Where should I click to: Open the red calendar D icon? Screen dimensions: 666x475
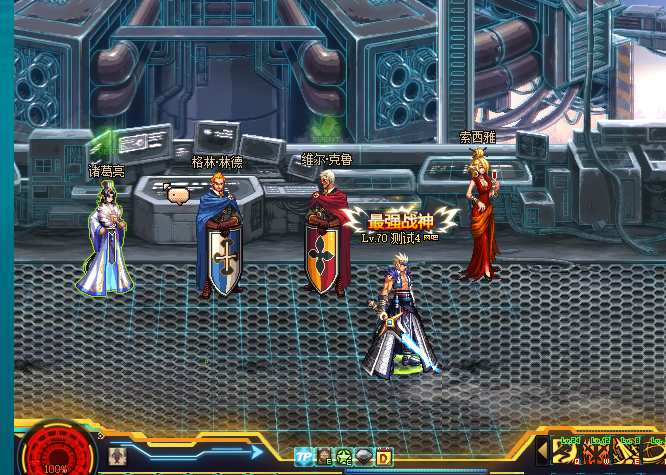point(383,457)
